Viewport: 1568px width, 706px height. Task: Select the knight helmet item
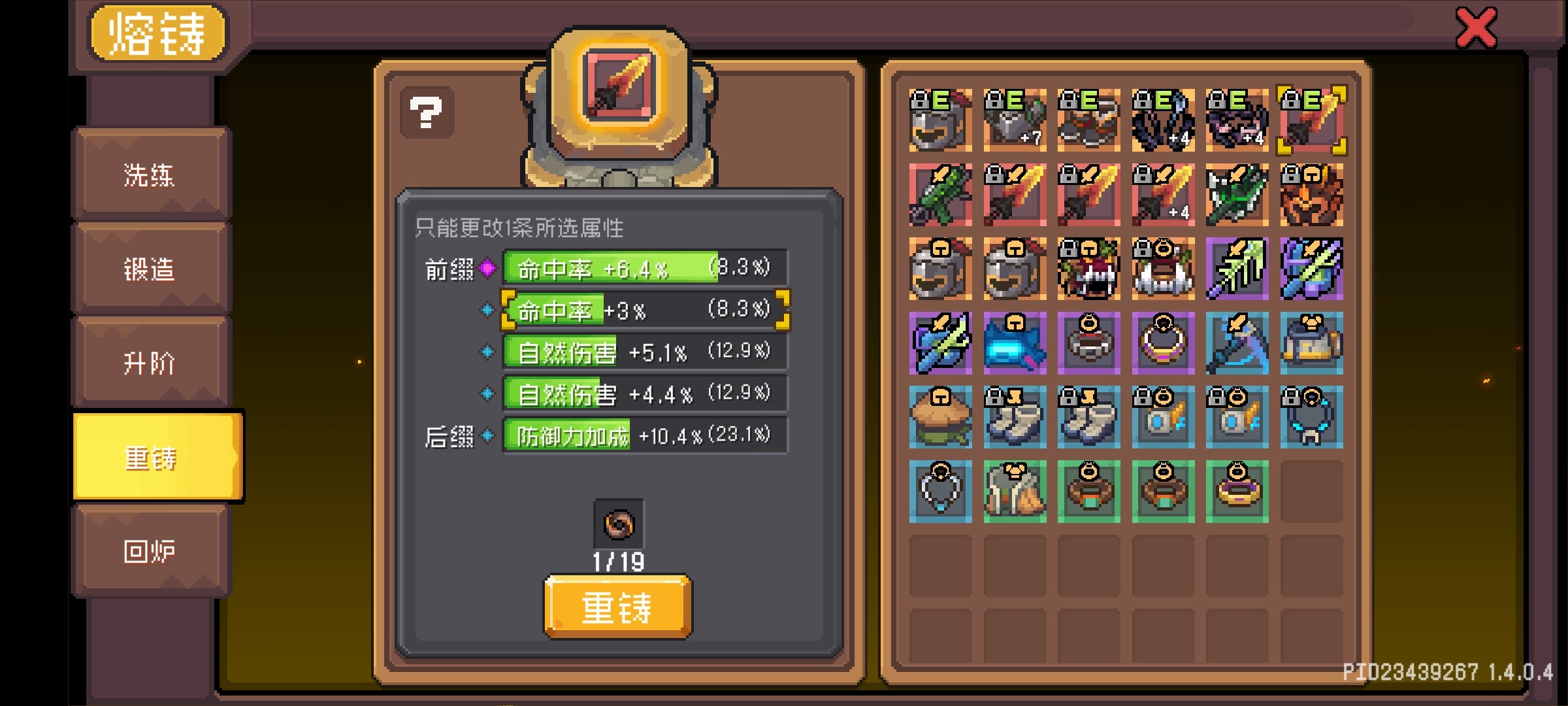pyautogui.click(x=941, y=269)
